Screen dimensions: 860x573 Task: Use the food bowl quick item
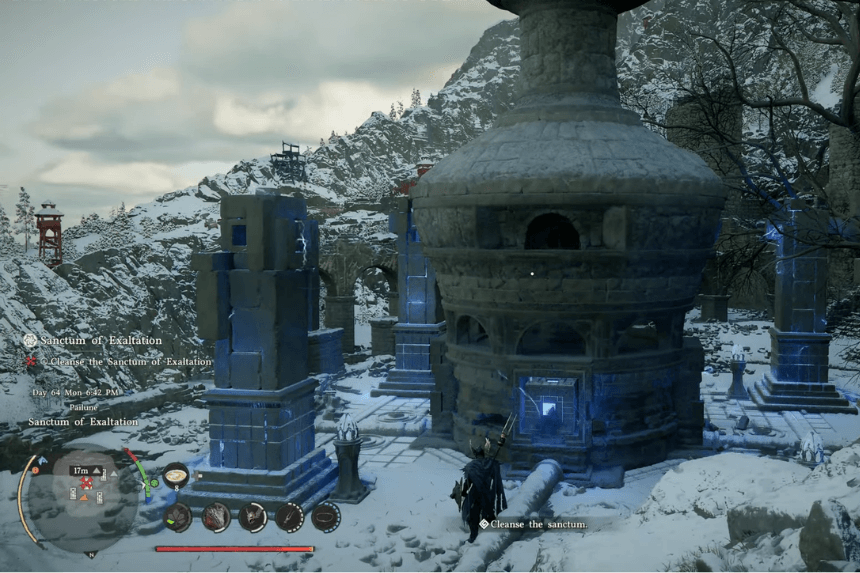(176, 476)
